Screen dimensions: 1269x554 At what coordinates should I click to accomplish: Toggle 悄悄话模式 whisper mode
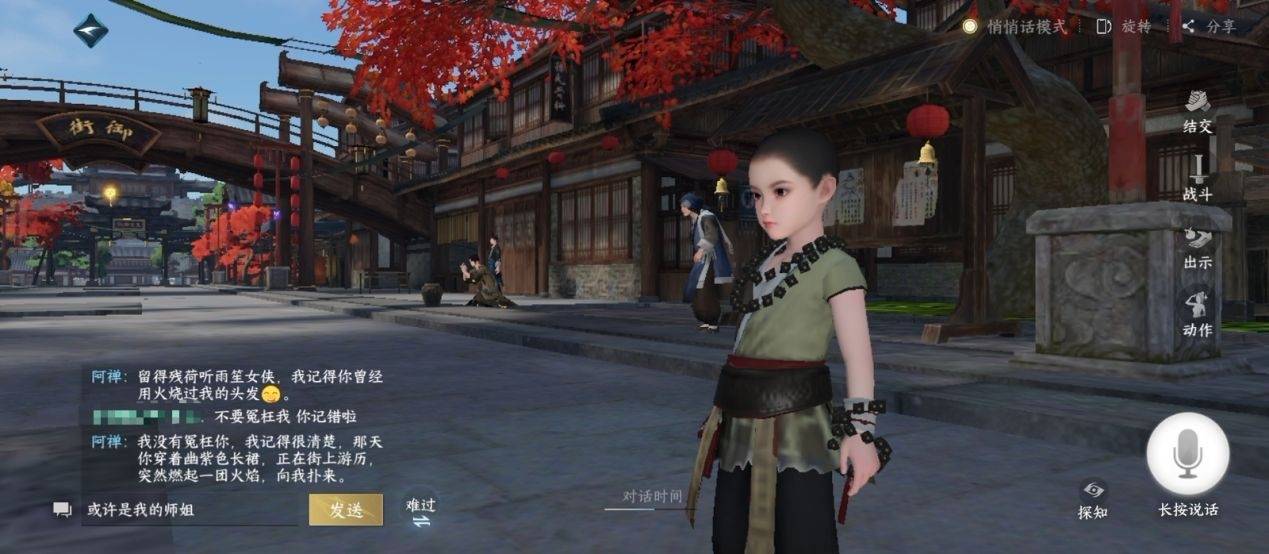(1015, 27)
